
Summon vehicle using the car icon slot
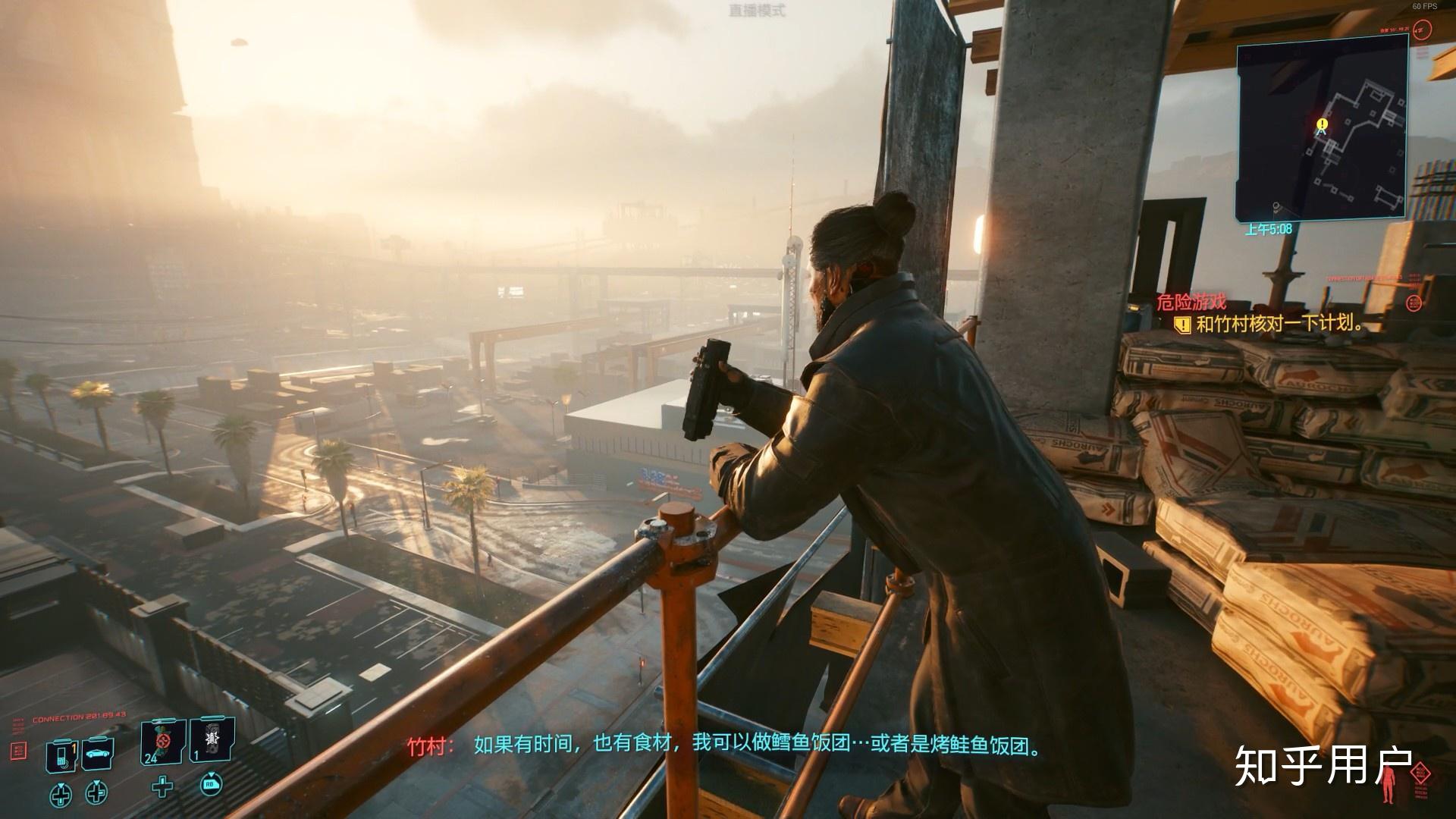pos(97,754)
